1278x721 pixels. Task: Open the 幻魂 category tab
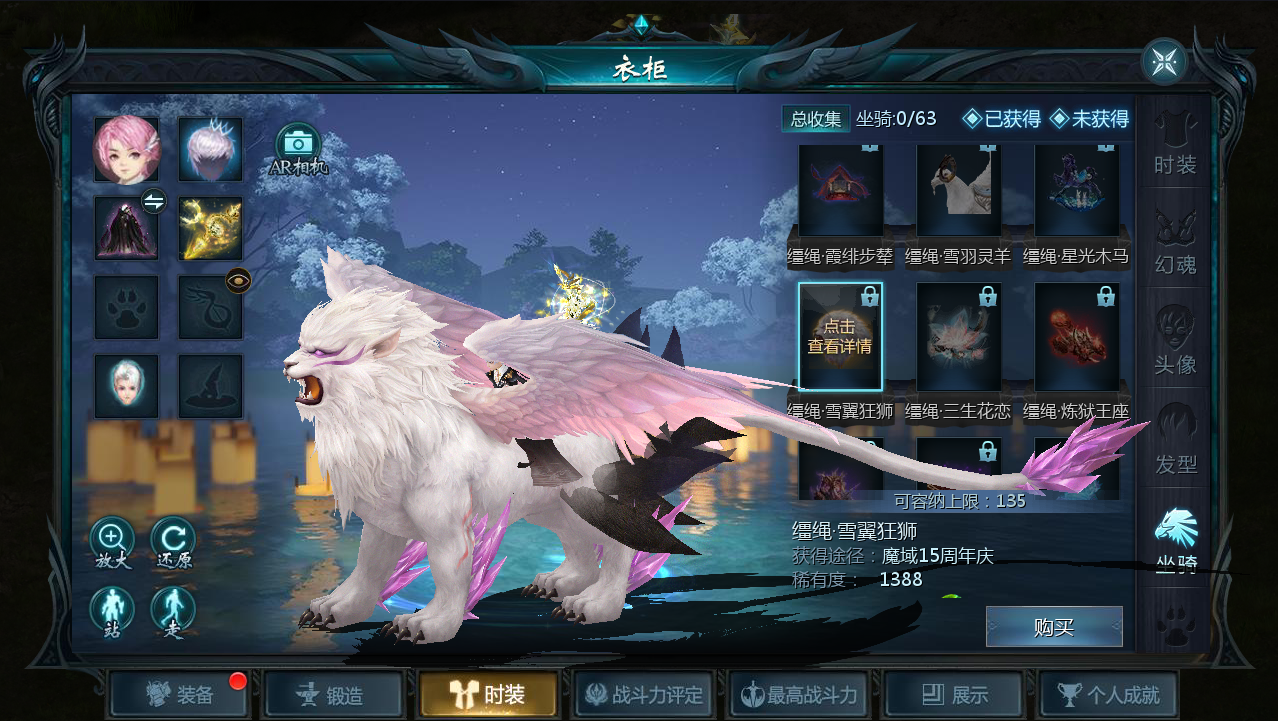click(x=1175, y=243)
